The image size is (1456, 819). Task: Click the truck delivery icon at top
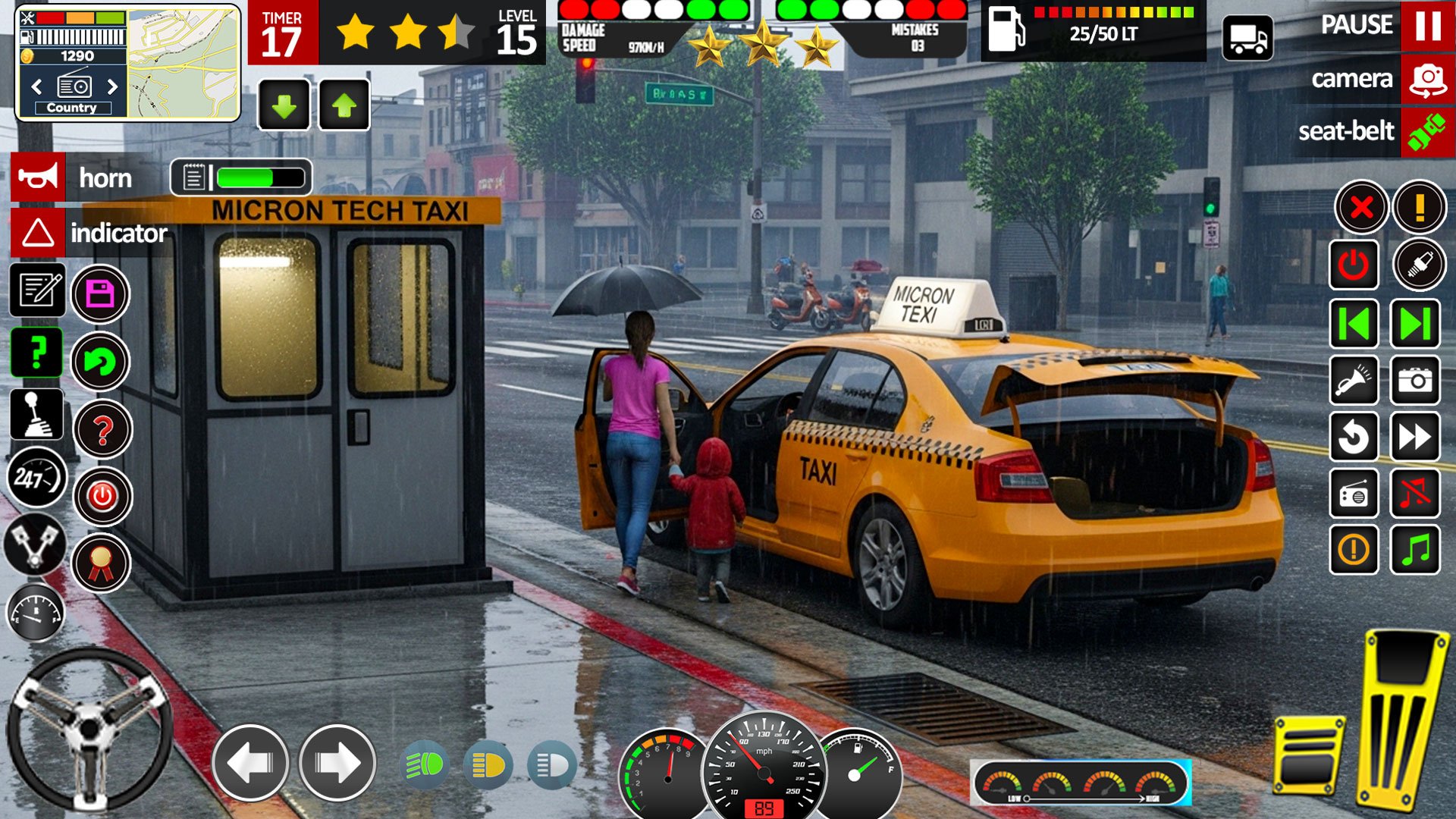tap(1249, 37)
